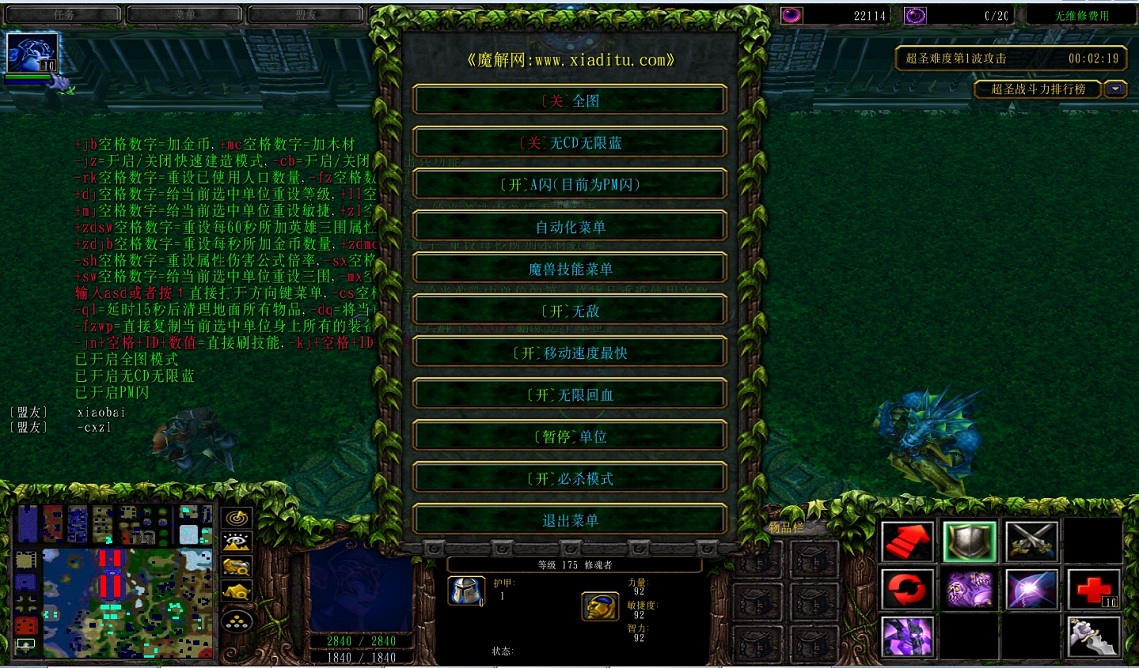Activate the minimap signal ping button
The width and height of the screenshot is (1139, 668).
(237, 518)
